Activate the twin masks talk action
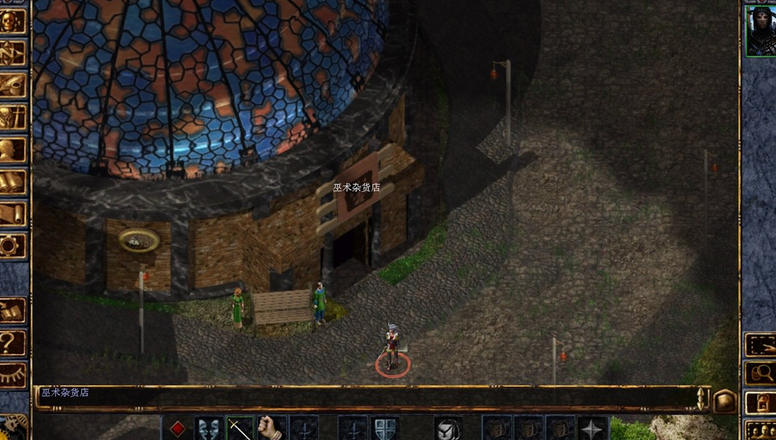The width and height of the screenshot is (776, 440). pos(208,428)
